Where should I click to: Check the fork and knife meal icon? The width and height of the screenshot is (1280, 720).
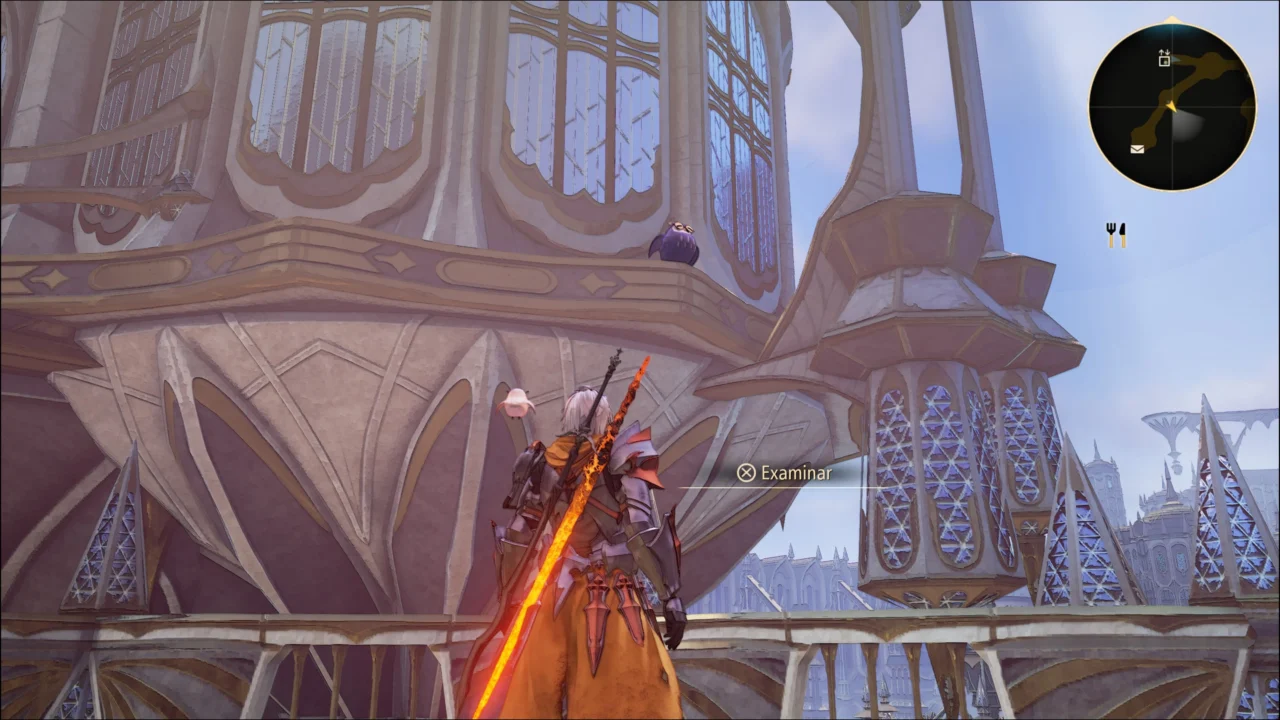tap(1116, 235)
